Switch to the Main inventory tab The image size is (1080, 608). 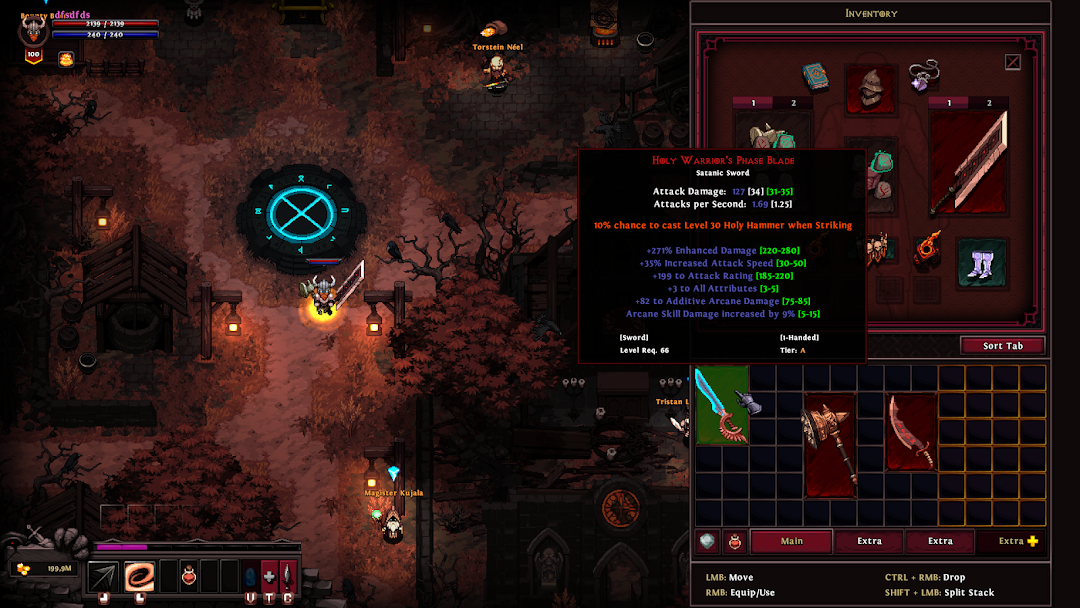pyautogui.click(x=792, y=541)
